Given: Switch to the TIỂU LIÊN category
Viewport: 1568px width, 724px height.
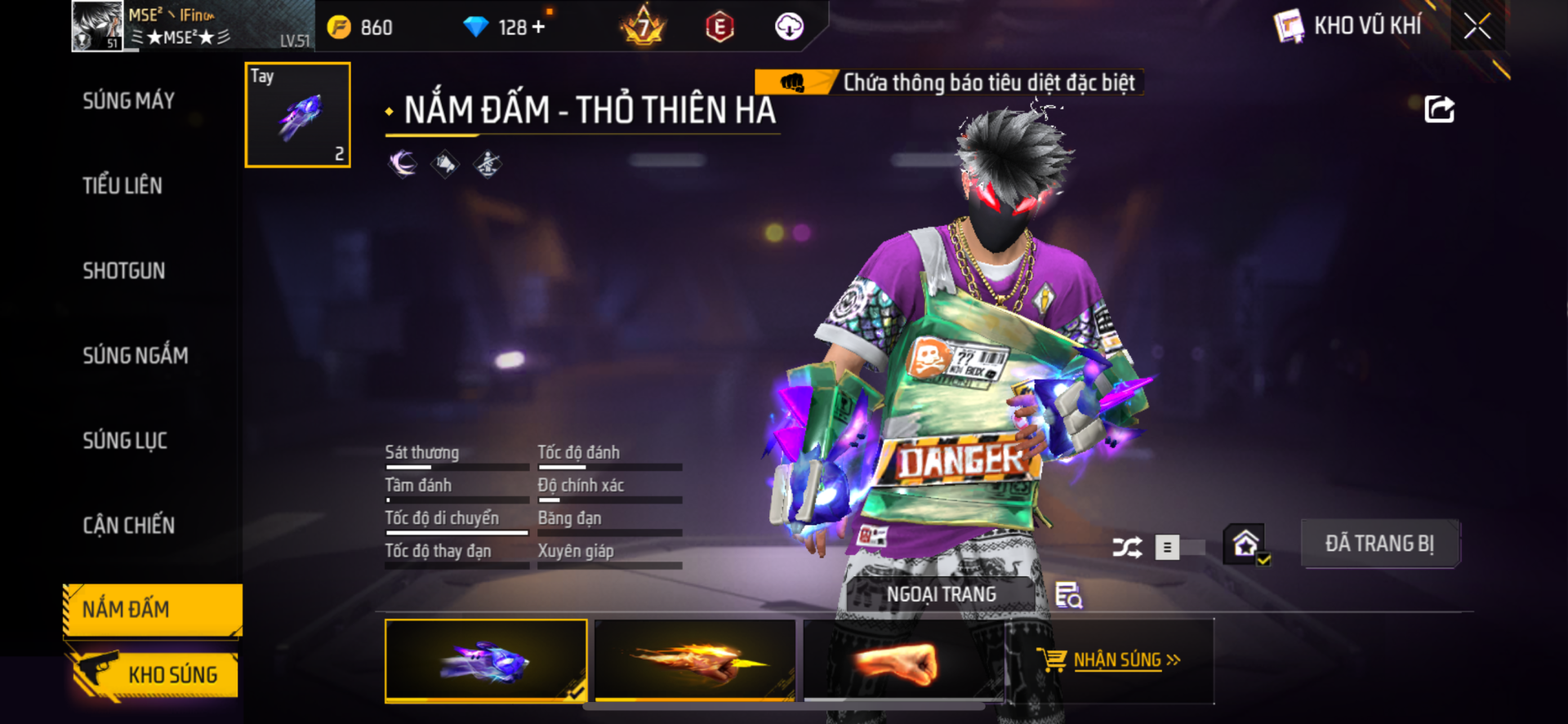Looking at the screenshot, I should pyautogui.click(x=122, y=186).
